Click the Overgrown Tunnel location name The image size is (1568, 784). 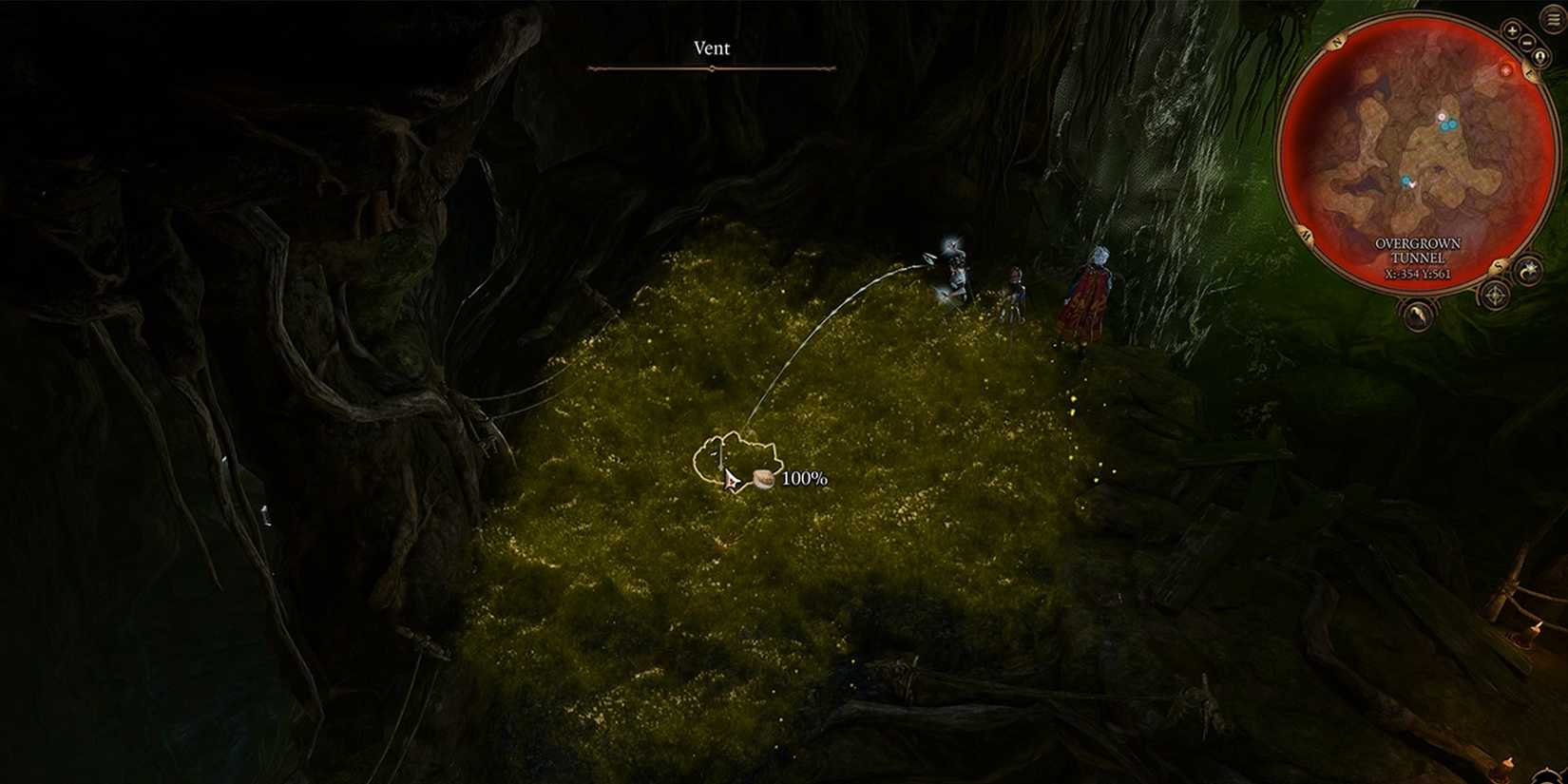pyautogui.click(x=1419, y=249)
